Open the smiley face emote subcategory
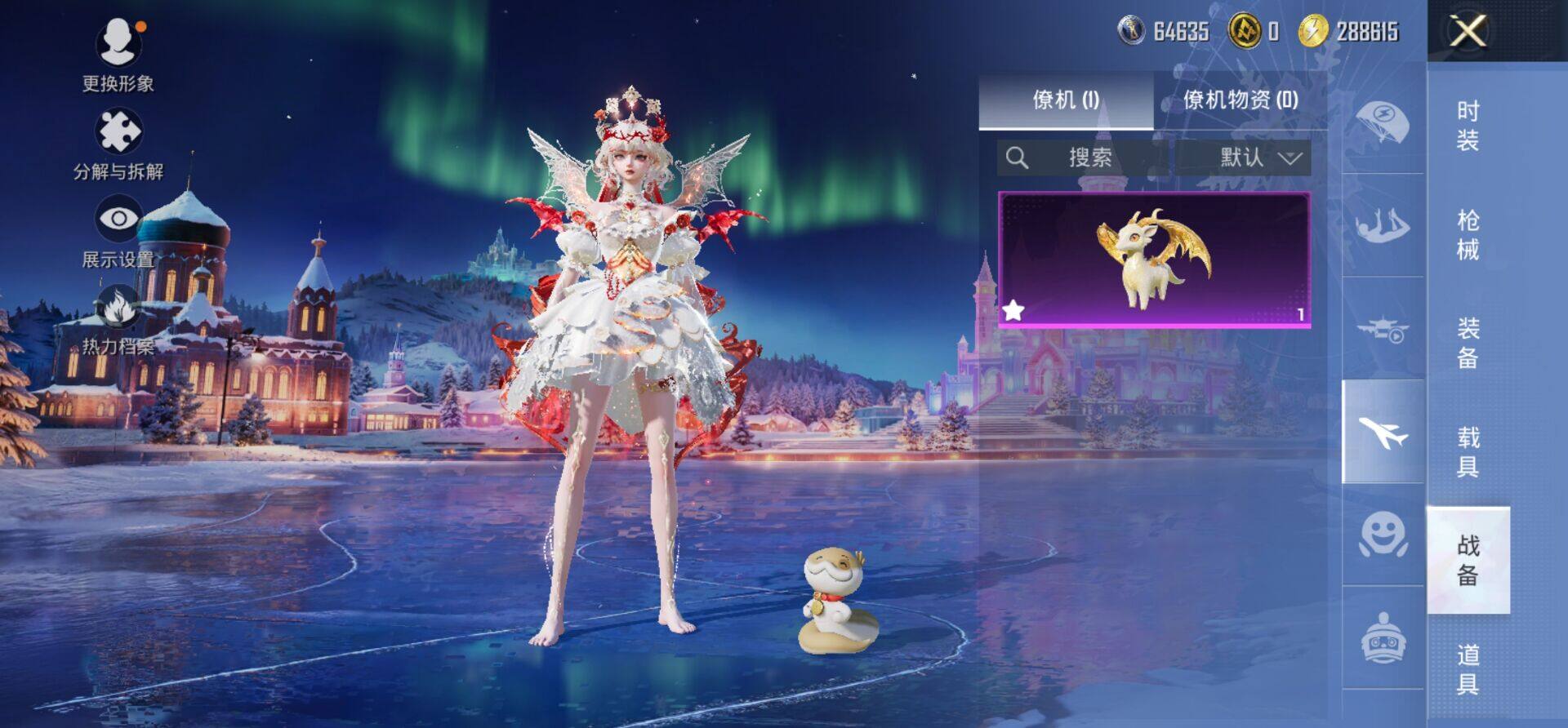 (x=1383, y=535)
